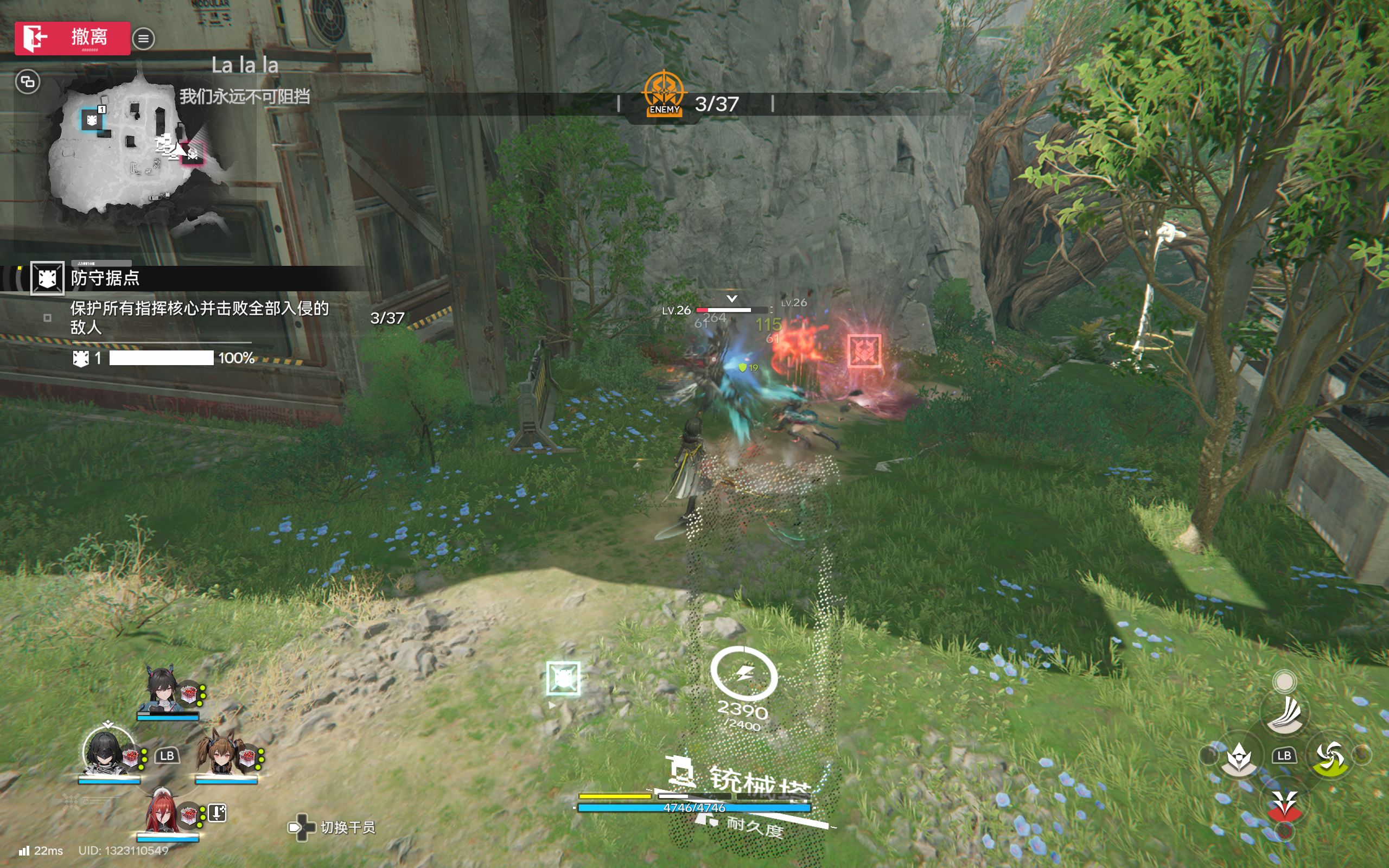Activate the lotus crystal skill with beige base
Image resolution: width=1389 pixels, height=868 pixels.
(x=1239, y=758)
